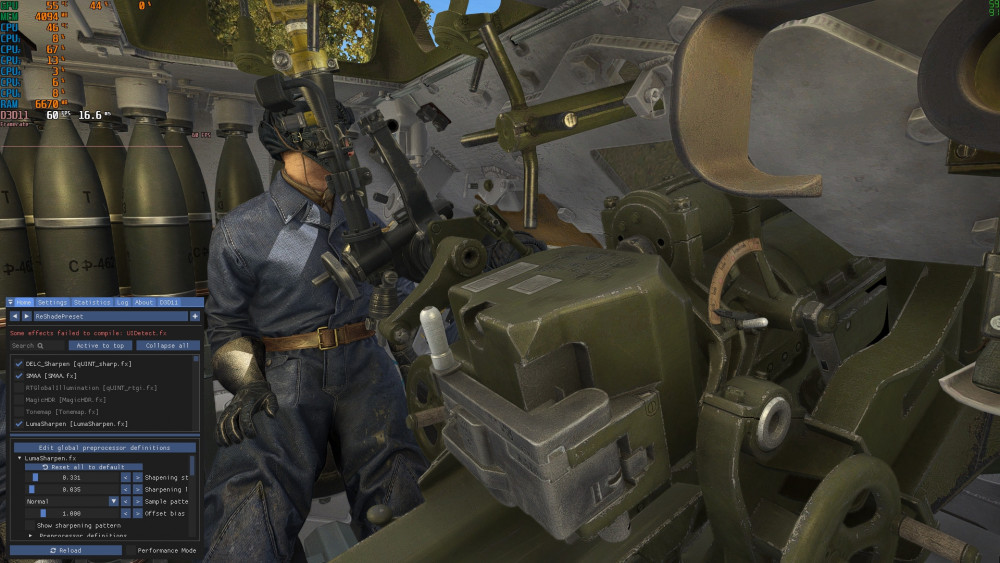Collapse all effect sections
Screen dimensions: 1000x563
(x=167, y=345)
